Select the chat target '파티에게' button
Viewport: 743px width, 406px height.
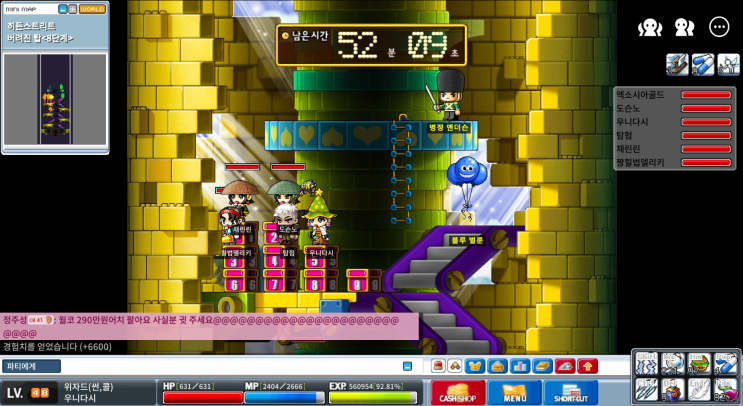(31, 366)
